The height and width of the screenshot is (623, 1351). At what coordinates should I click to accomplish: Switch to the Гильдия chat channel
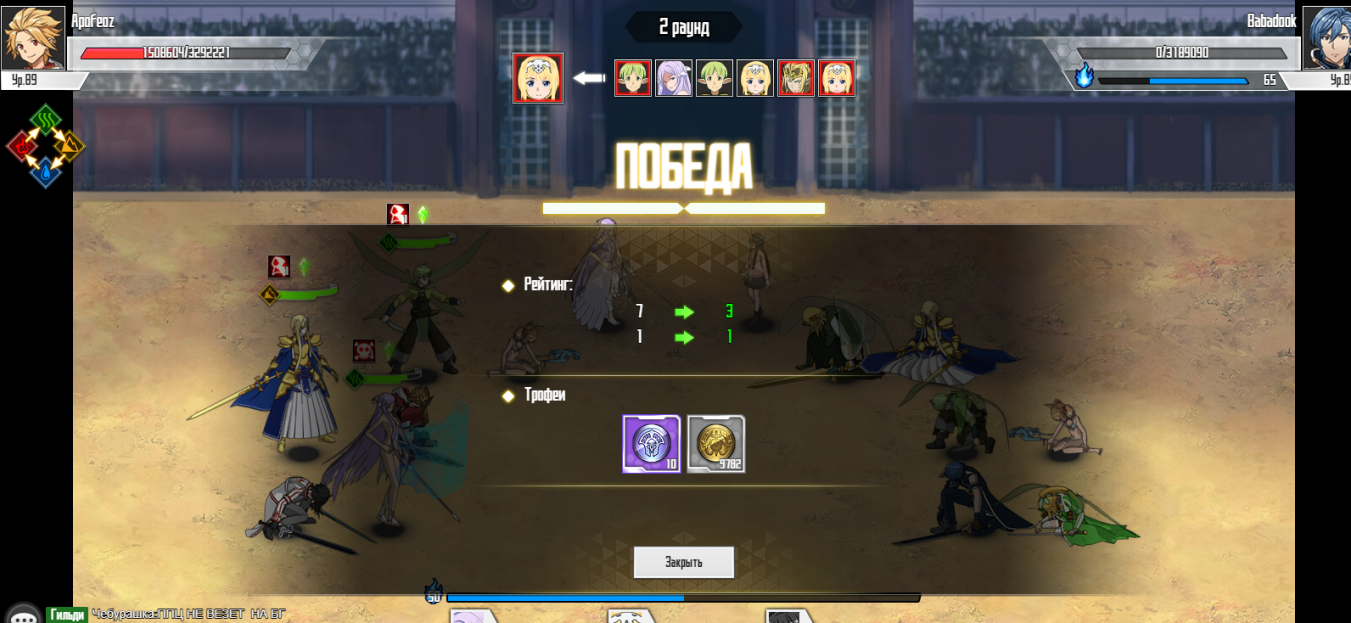pos(67,615)
